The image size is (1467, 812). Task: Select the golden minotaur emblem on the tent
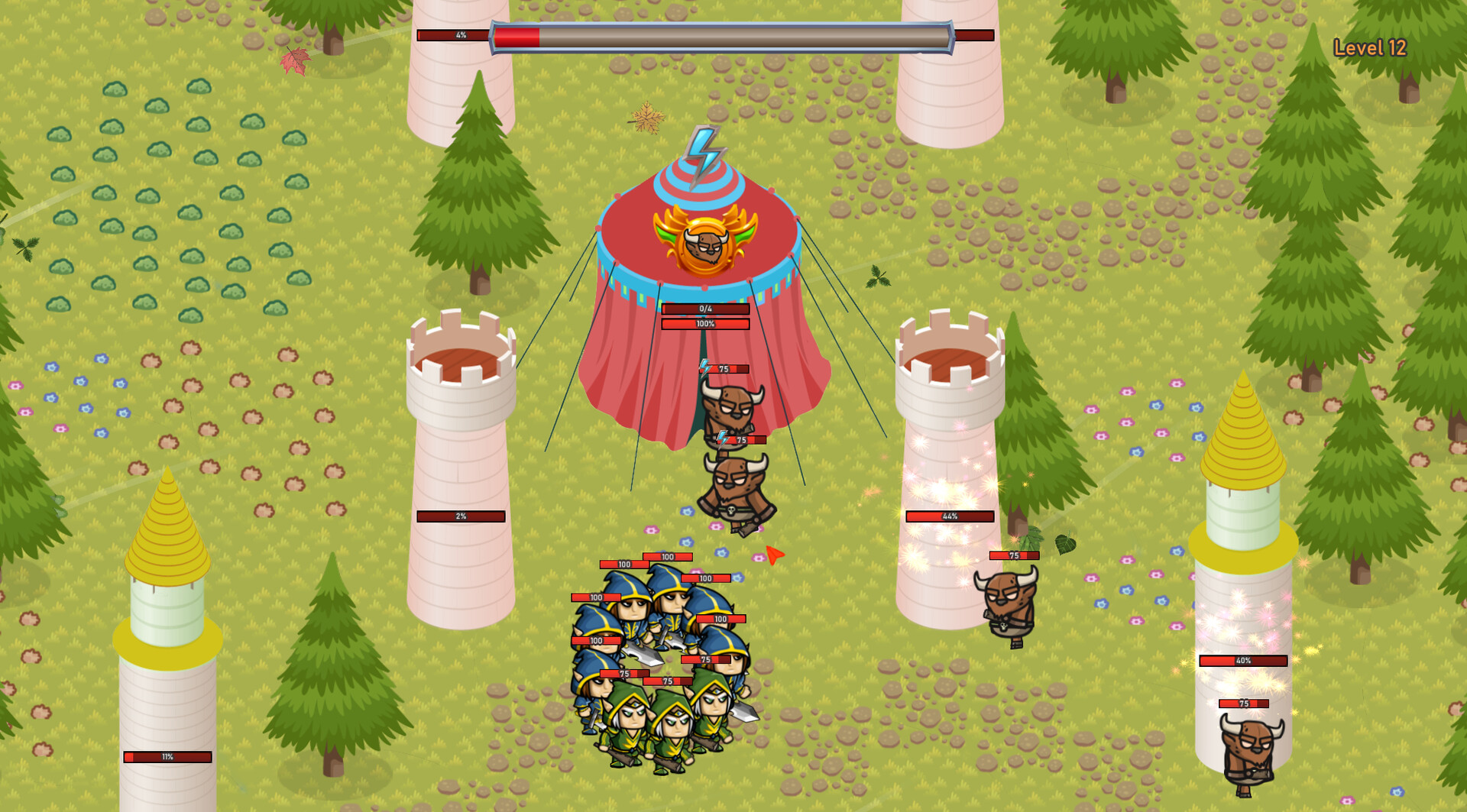click(x=707, y=244)
